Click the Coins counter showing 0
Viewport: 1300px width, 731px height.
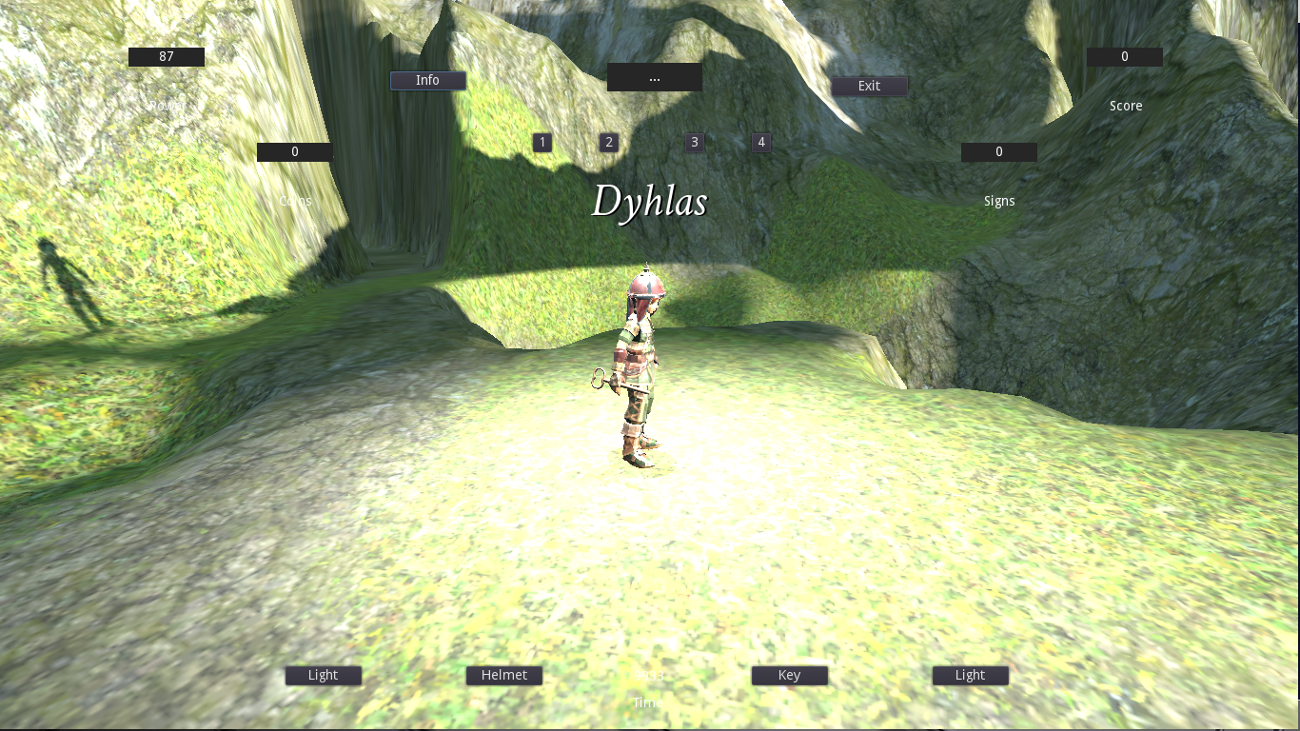pyautogui.click(x=294, y=151)
